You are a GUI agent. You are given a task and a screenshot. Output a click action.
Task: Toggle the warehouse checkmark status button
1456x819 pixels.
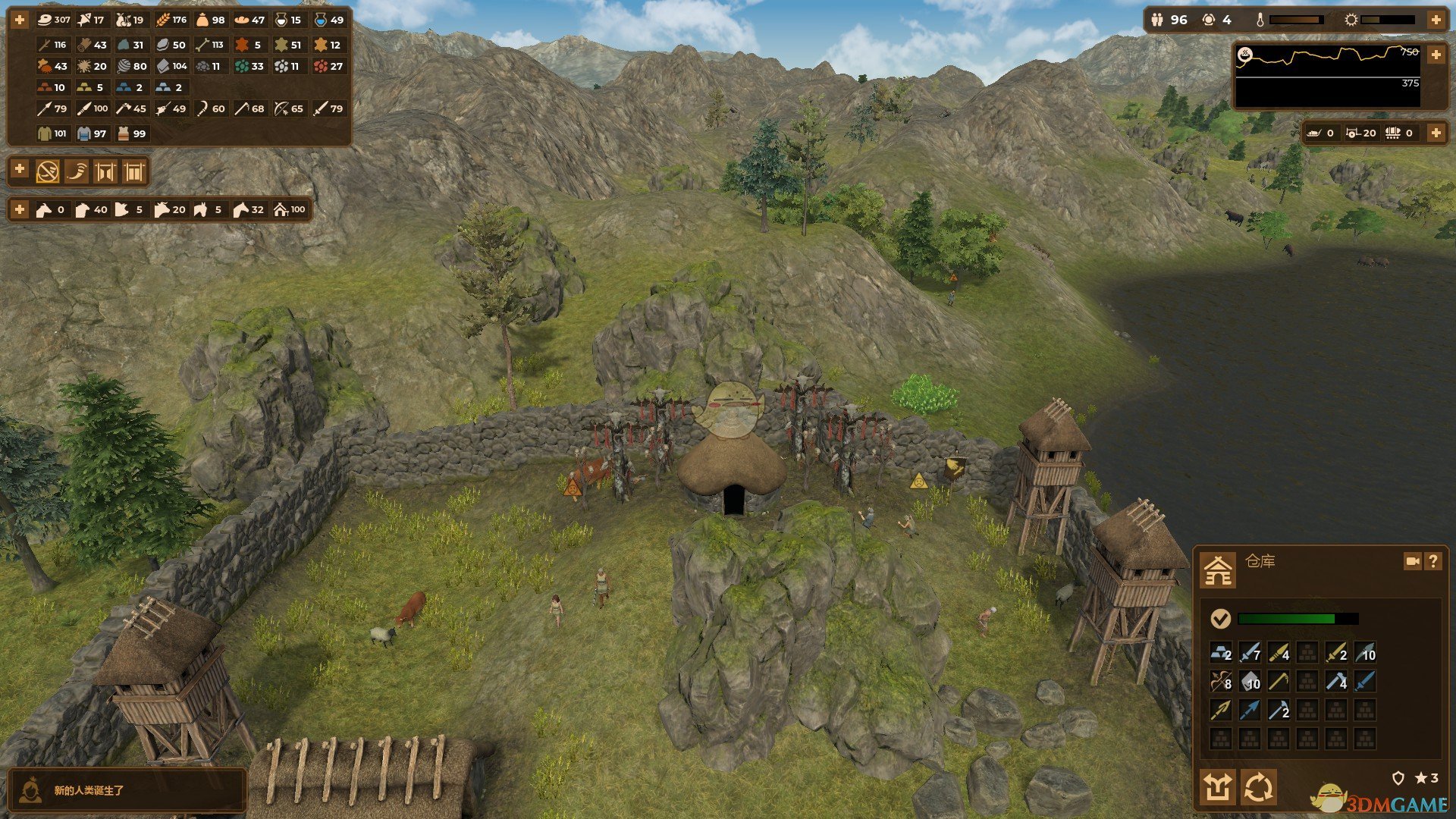click(1220, 619)
